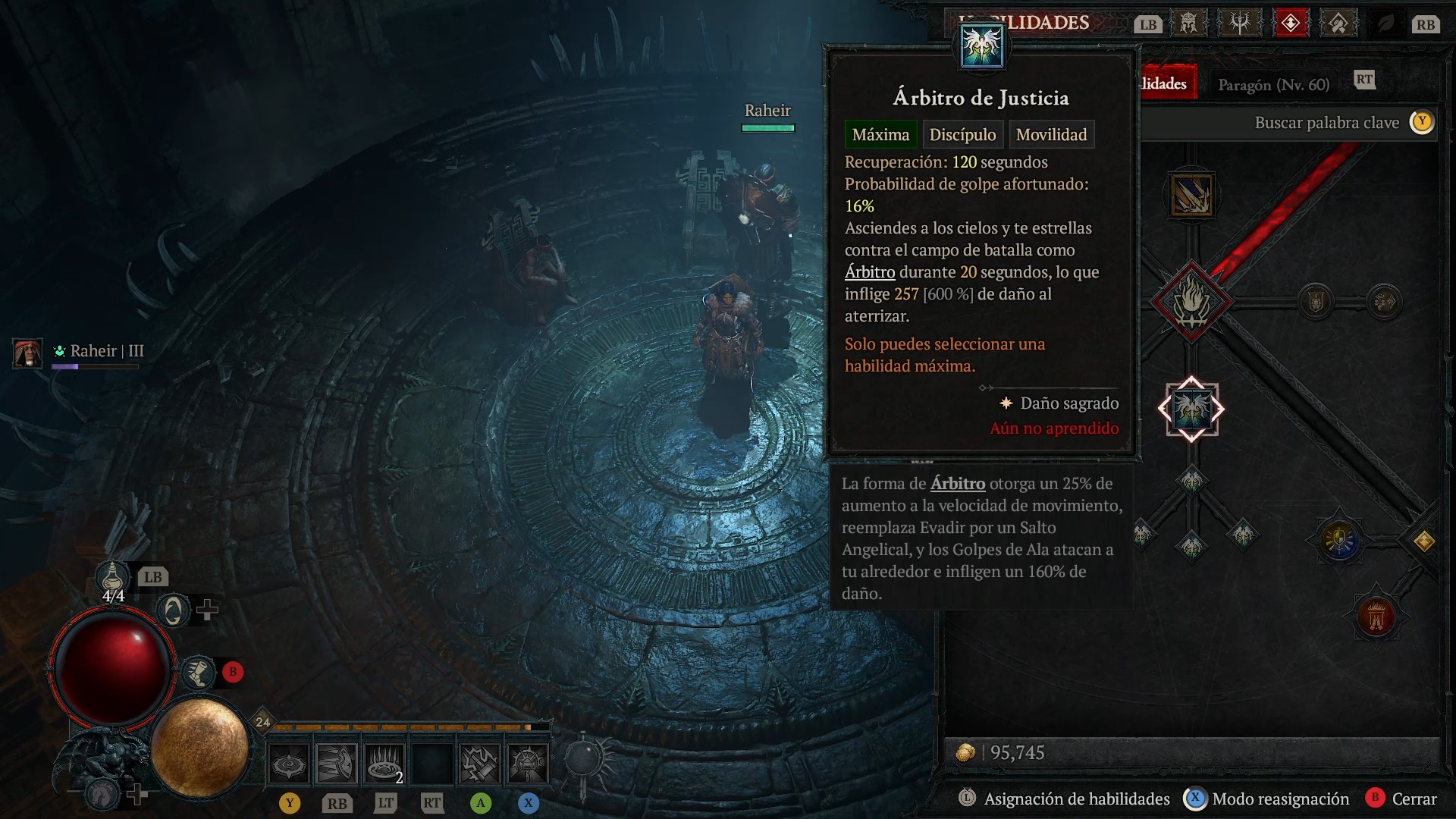Open the helmet character tab
Screen dimensions: 1456x819
[1188, 24]
